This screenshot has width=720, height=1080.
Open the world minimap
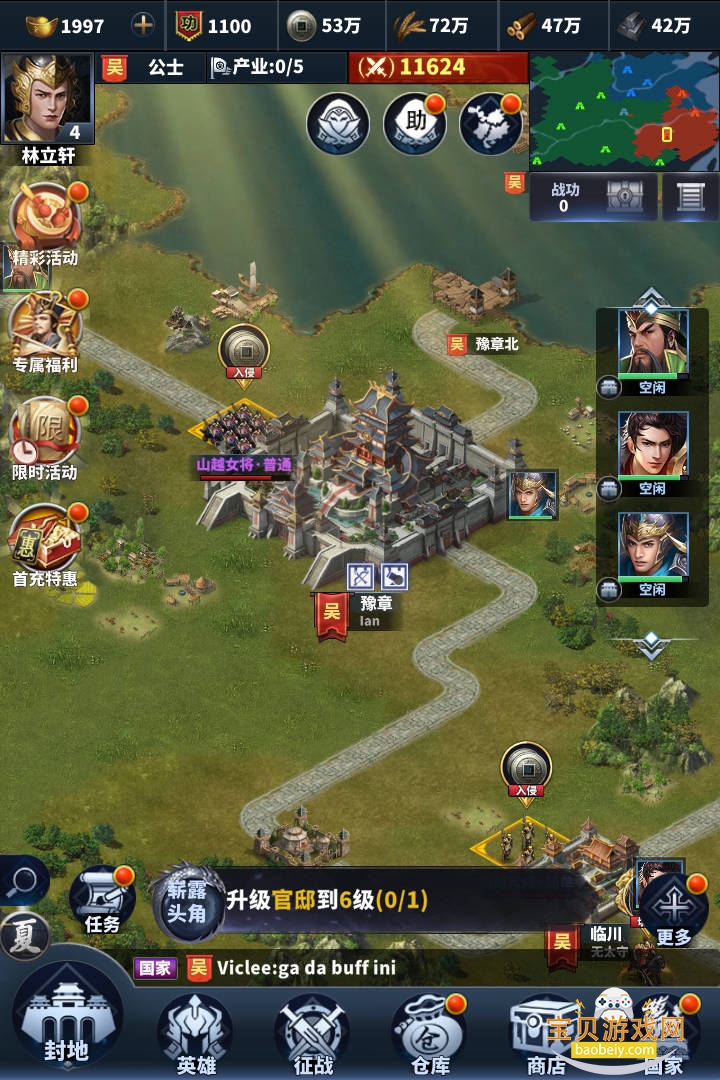click(623, 111)
